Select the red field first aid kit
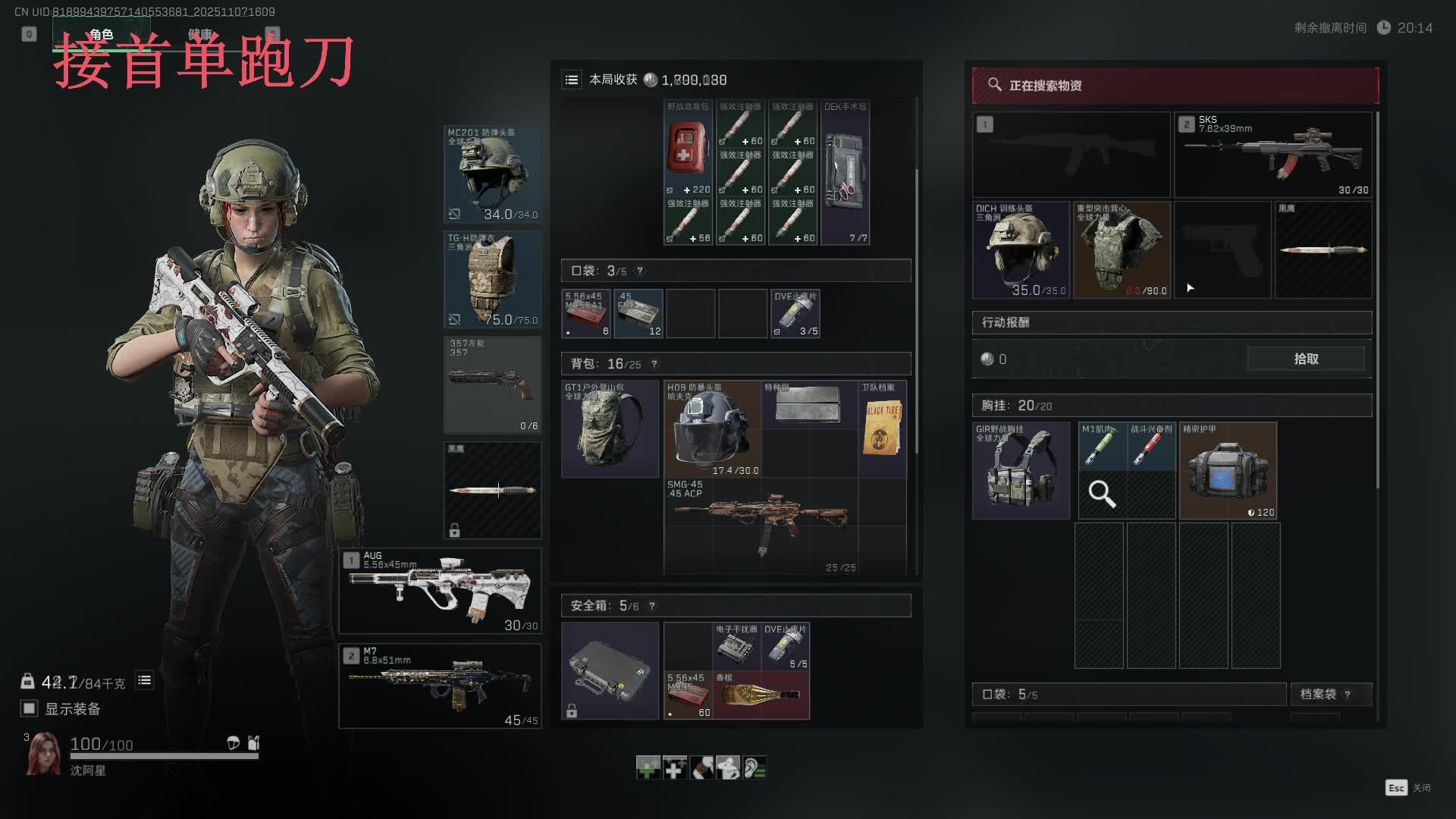 [x=688, y=148]
